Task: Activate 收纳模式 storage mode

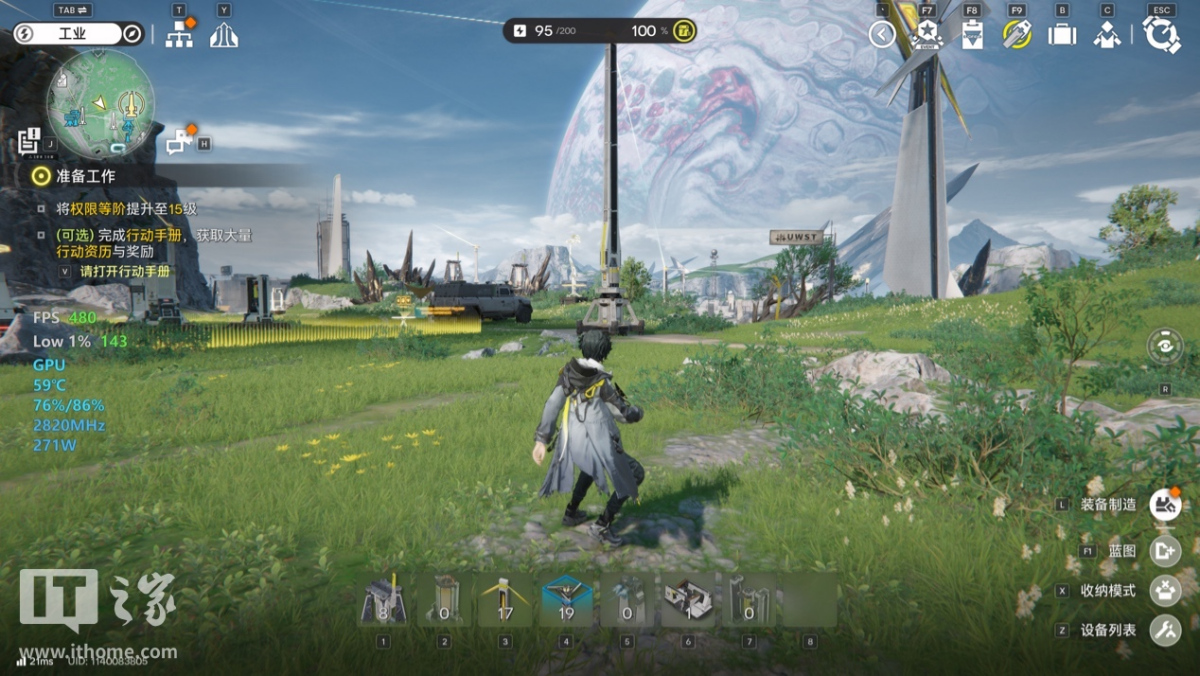Action: pyautogui.click(x=1165, y=590)
